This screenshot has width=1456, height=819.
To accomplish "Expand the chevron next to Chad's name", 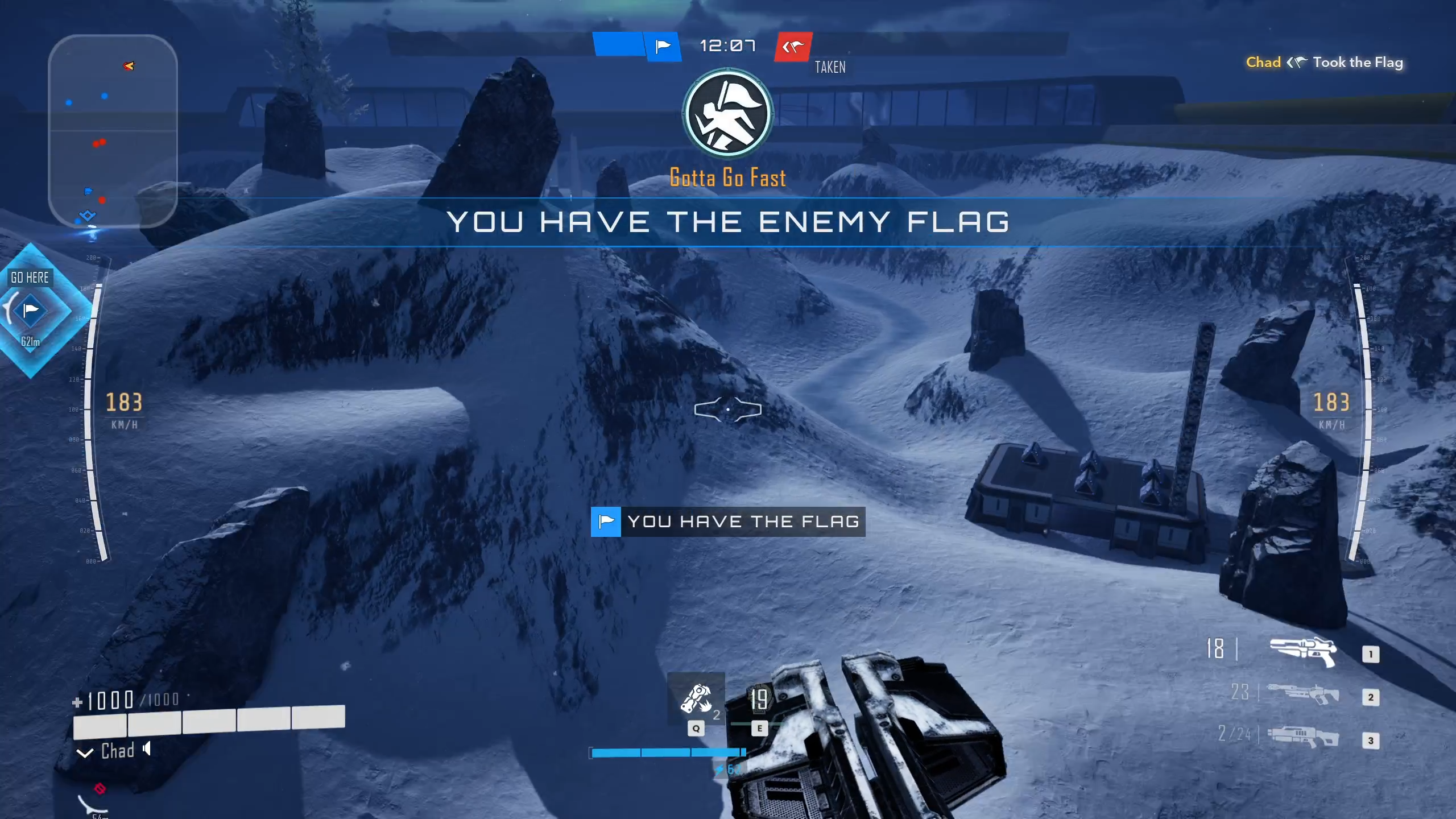I will (x=85, y=753).
